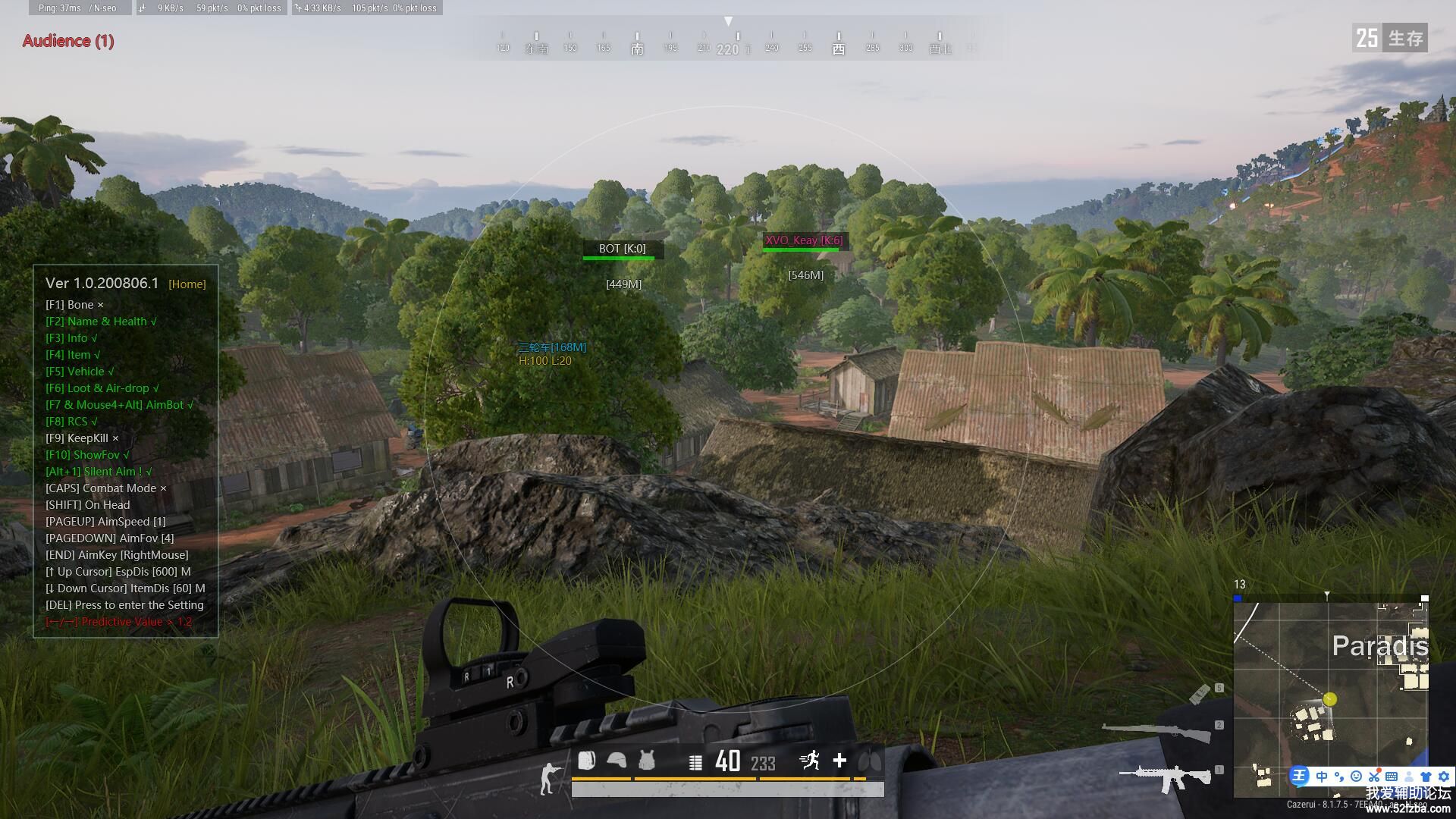Screen dimensions: 1456x819
Task: Toggle the [CAPS] Combat Mode option
Action: (x=105, y=488)
